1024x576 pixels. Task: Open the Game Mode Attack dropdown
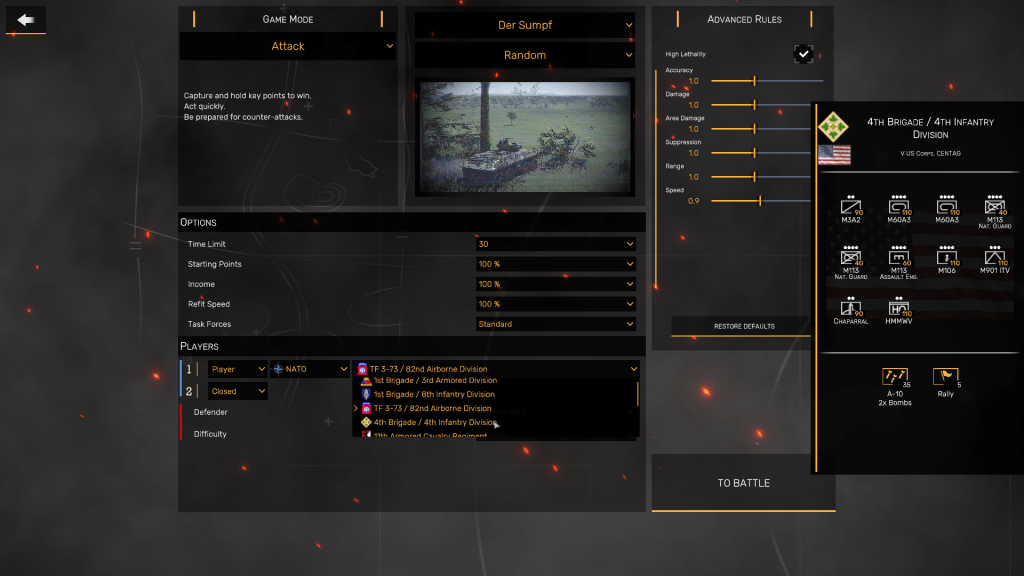coord(288,46)
